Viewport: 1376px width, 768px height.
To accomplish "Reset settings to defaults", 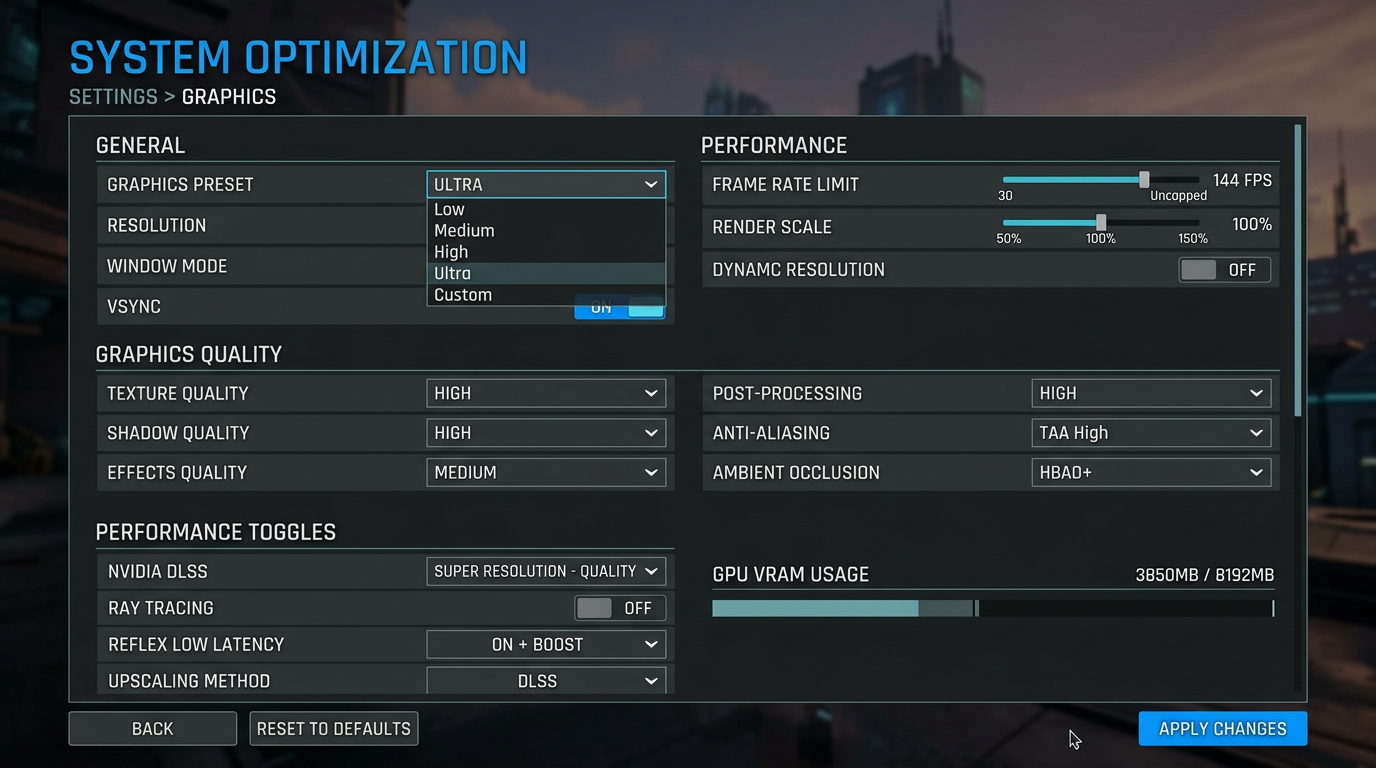I will [x=334, y=729].
